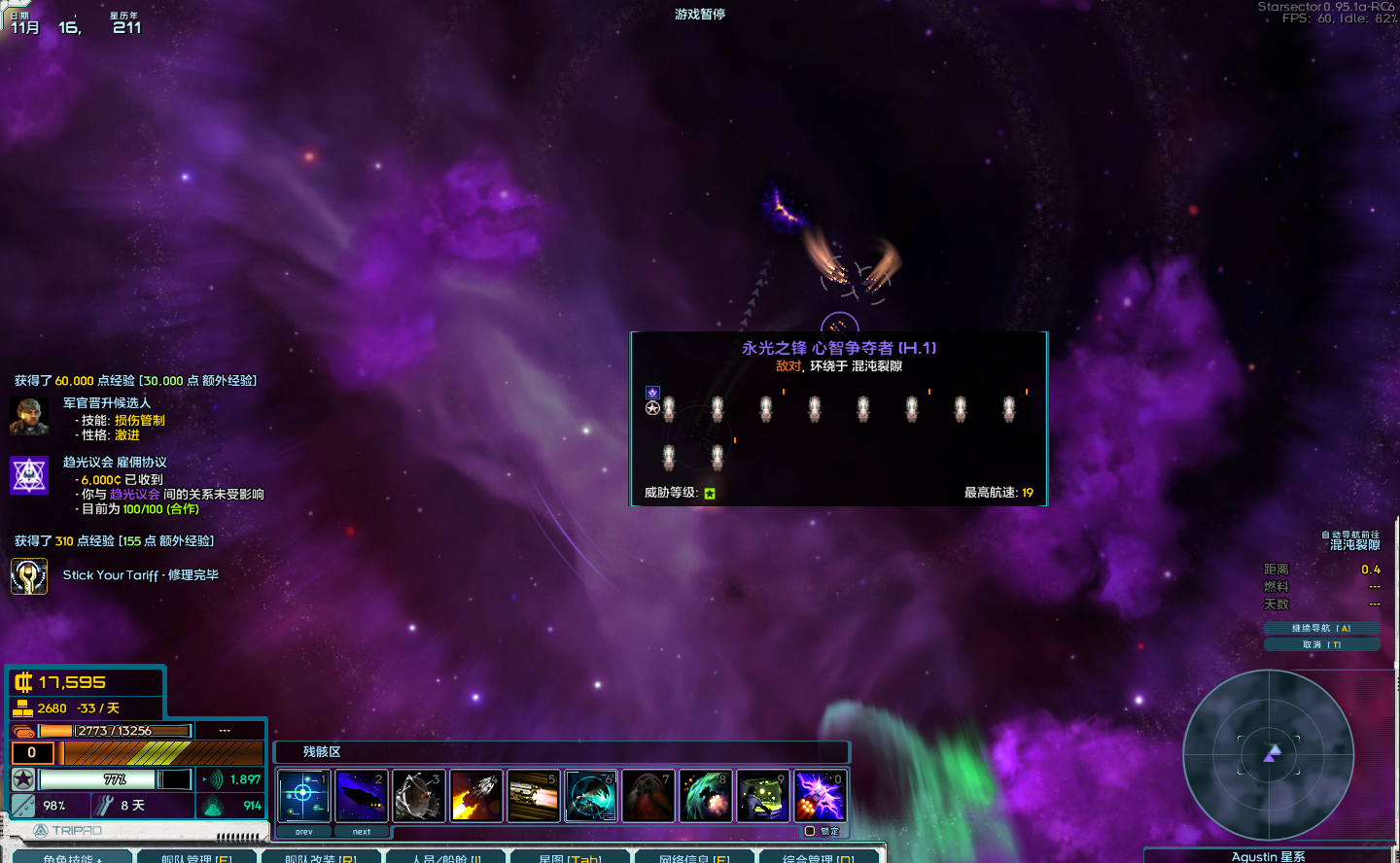Activate the cyan radar ability in slot 6
Image resolution: width=1400 pixels, height=863 pixels.
pyautogui.click(x=590, y=796)
